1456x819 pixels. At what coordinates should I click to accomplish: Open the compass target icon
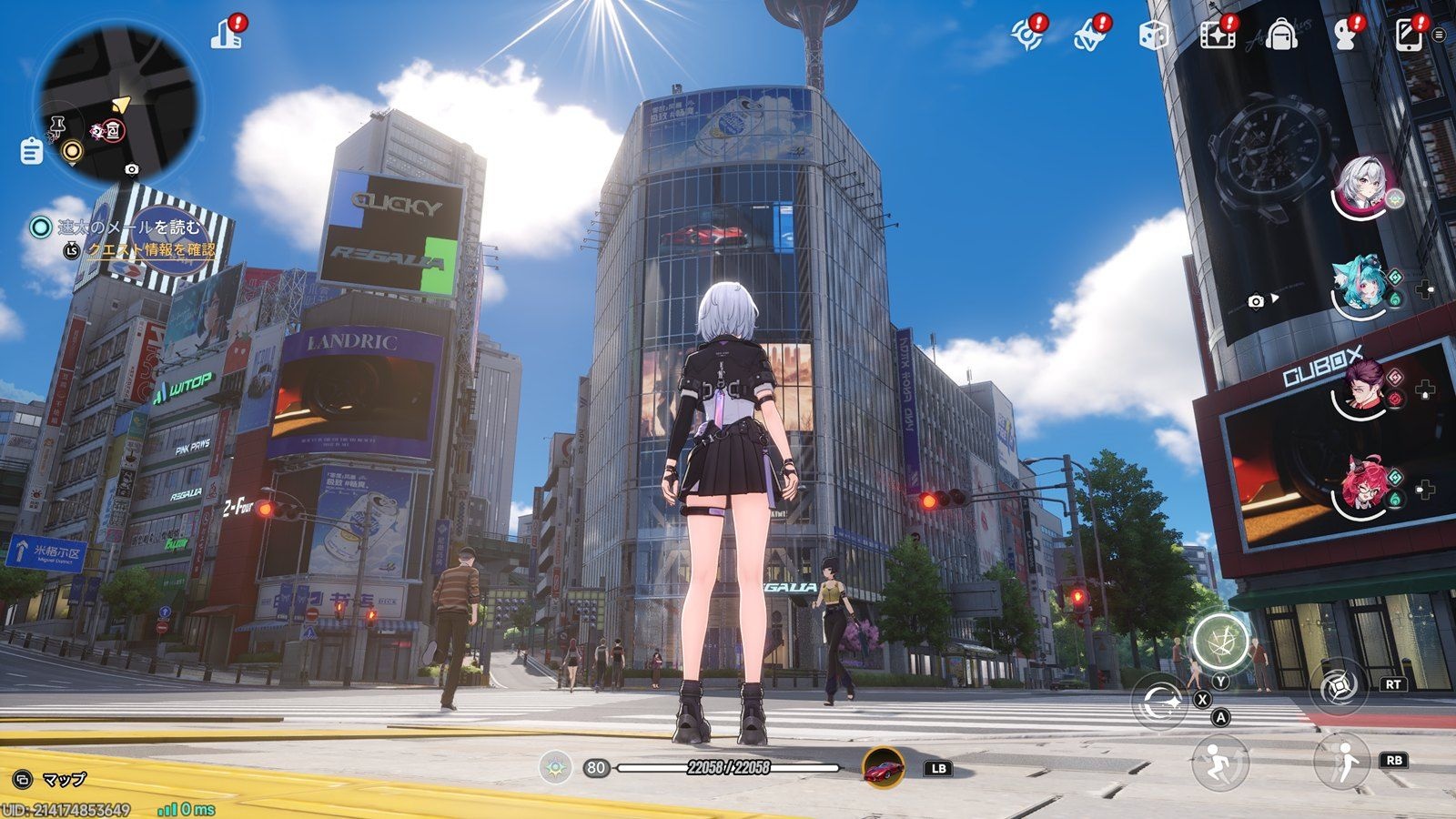coord(1027,35)
